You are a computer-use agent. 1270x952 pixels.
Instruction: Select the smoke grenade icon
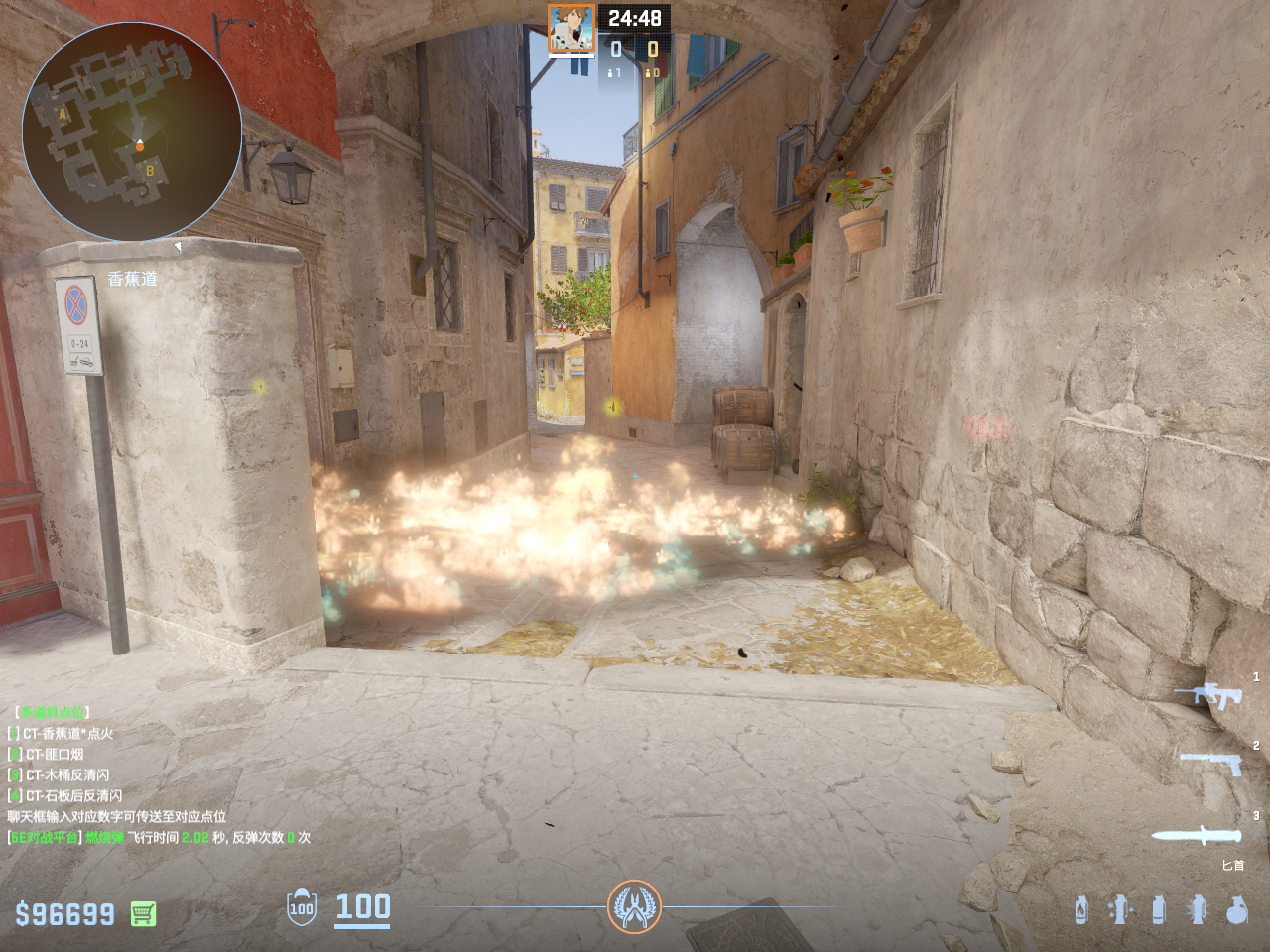(x=1159, y=909)
